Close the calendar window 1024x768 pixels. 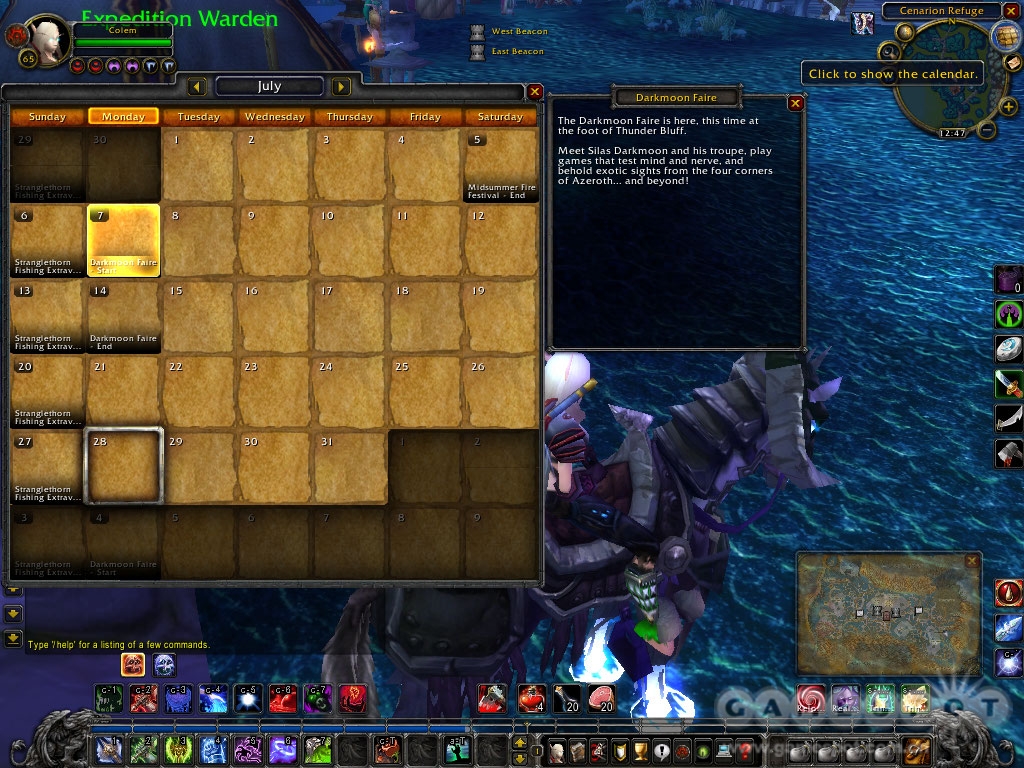click(x=535, y=91)
